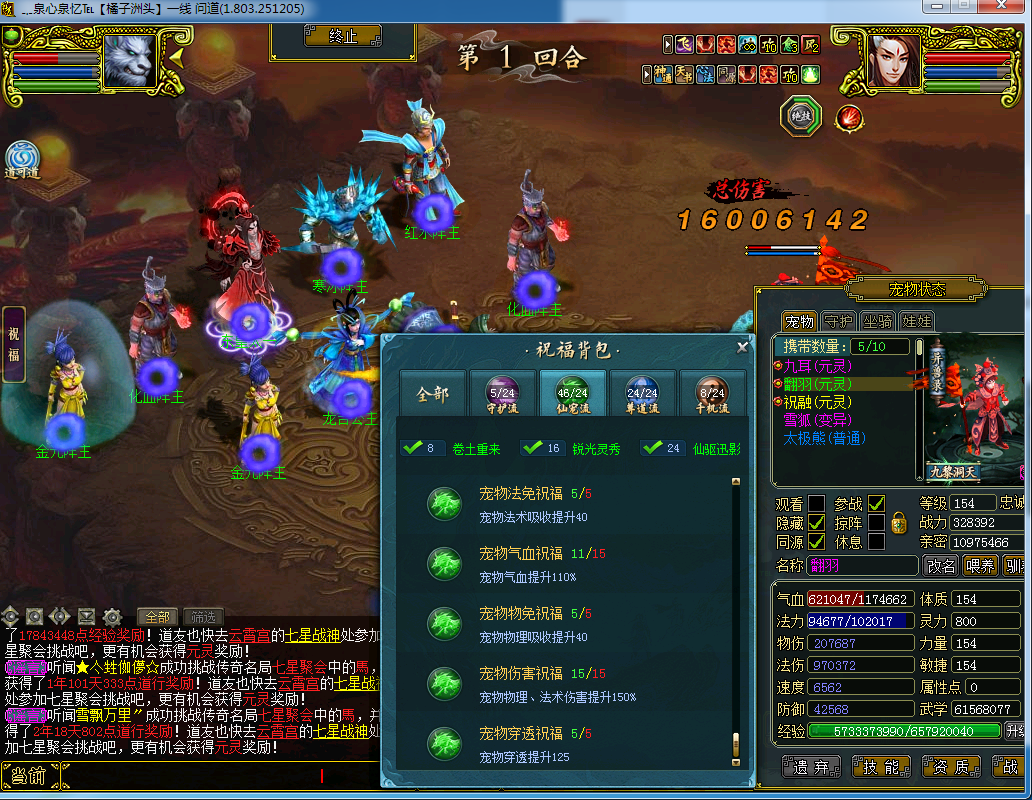Feed the pet with 喂养 button
Image resolution: width=1032 pixels, height=800 pixels.
(x=981, y=566)
